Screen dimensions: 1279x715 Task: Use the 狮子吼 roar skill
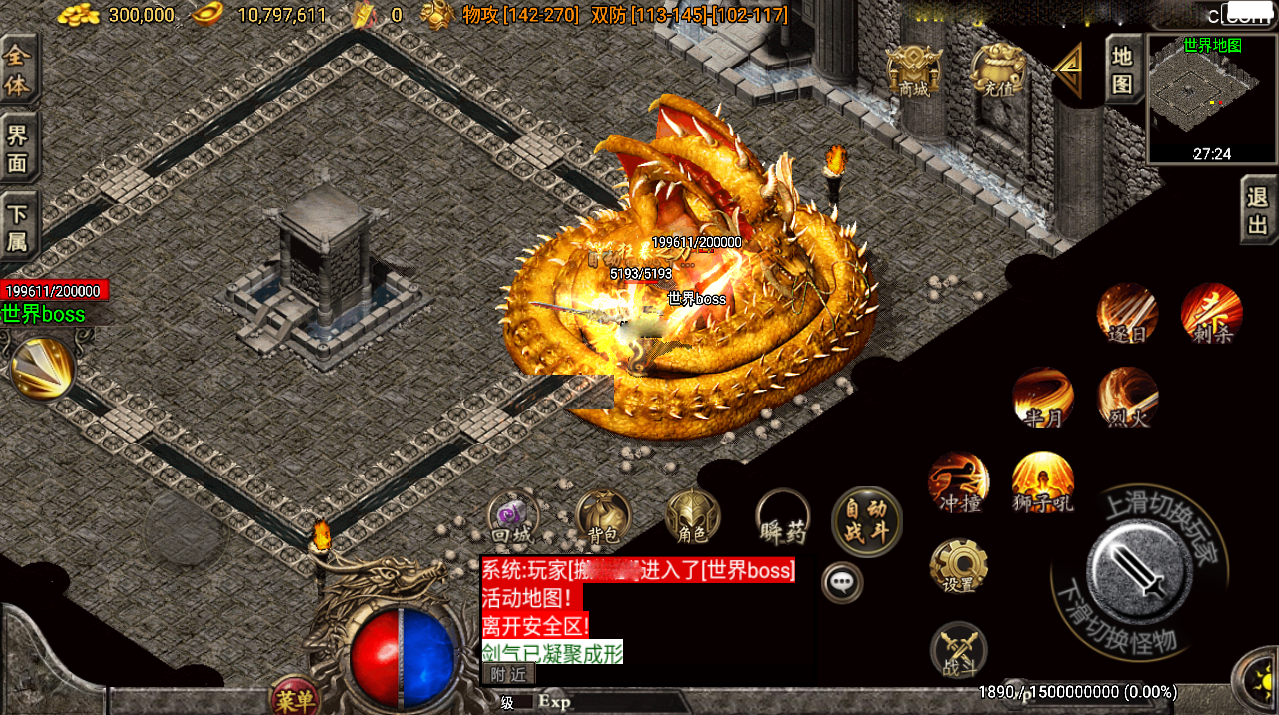(1043, 481)
